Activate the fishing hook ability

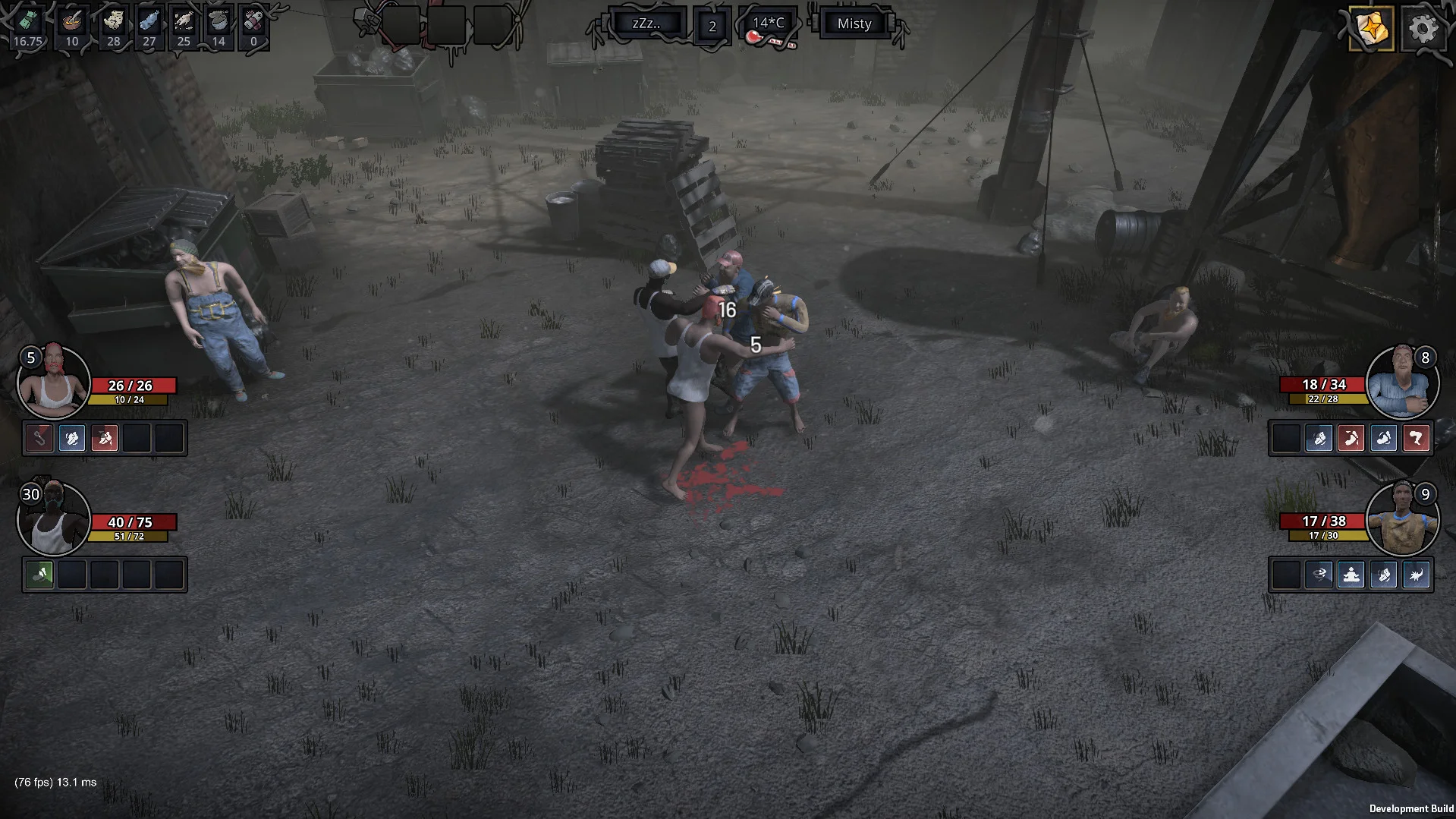(x=39, y=438)
